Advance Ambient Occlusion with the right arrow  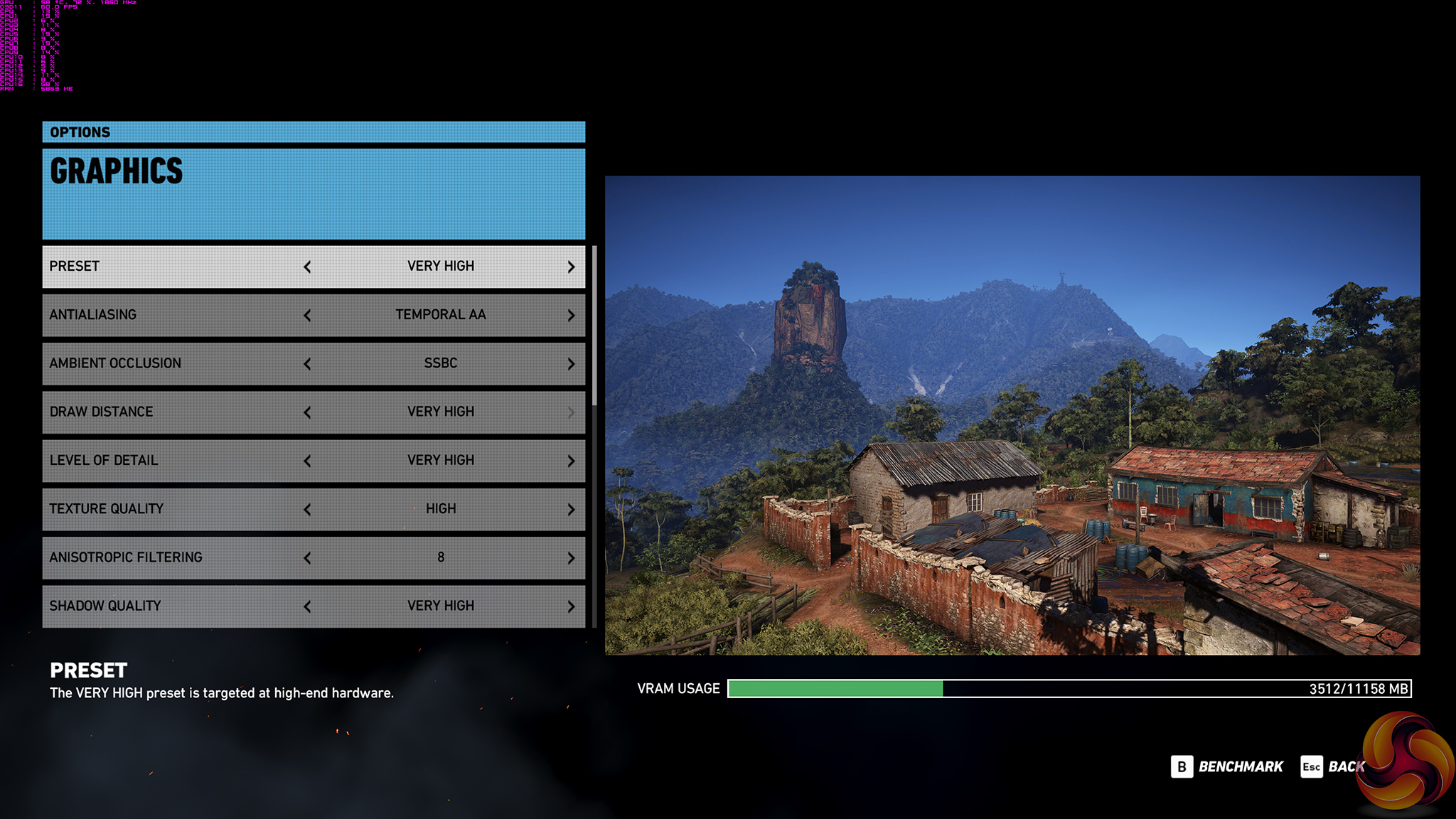571,364
